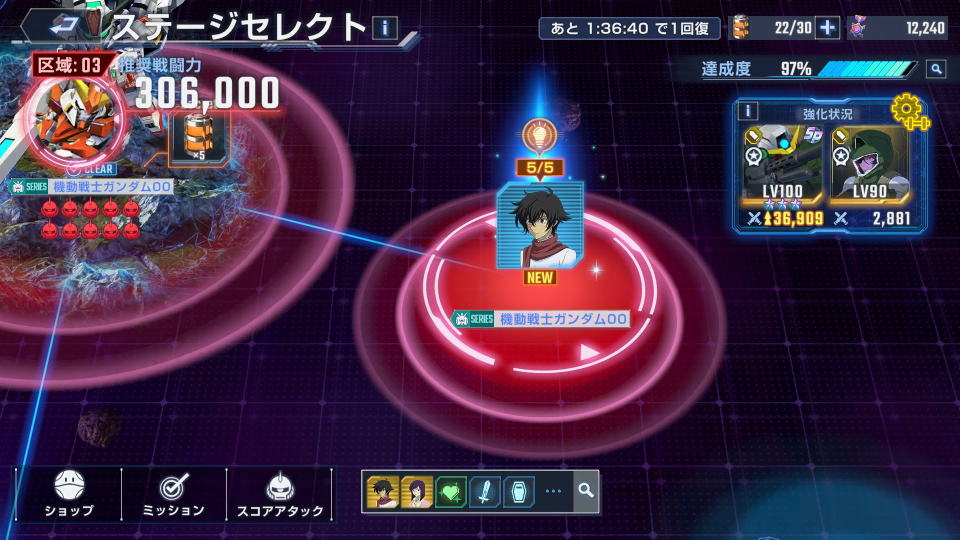Open the Mission (ミッション) menu
The image size is (960, 540).
(x=174, y=494)
